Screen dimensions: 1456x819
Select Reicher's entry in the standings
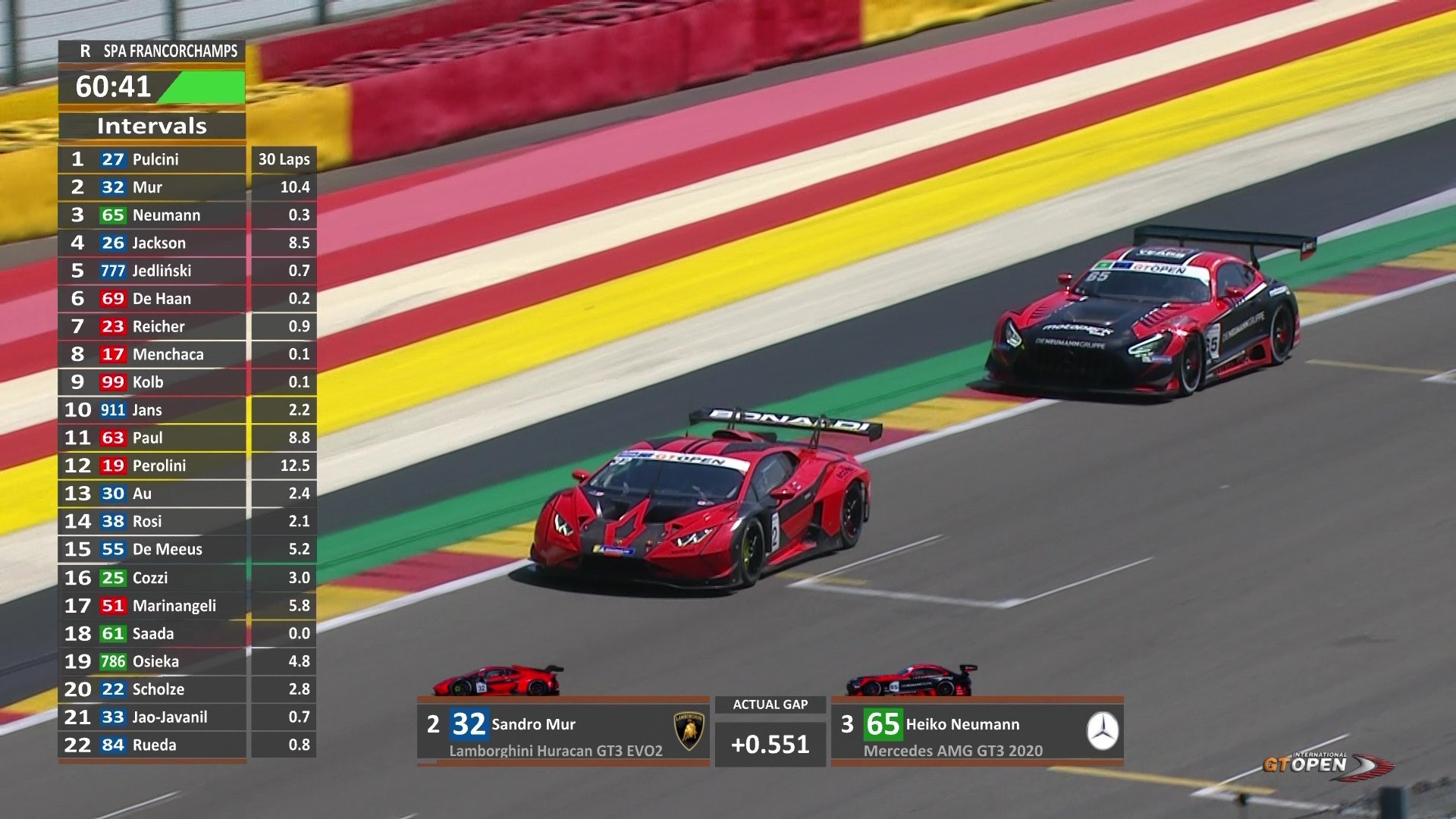click(152, 327)
